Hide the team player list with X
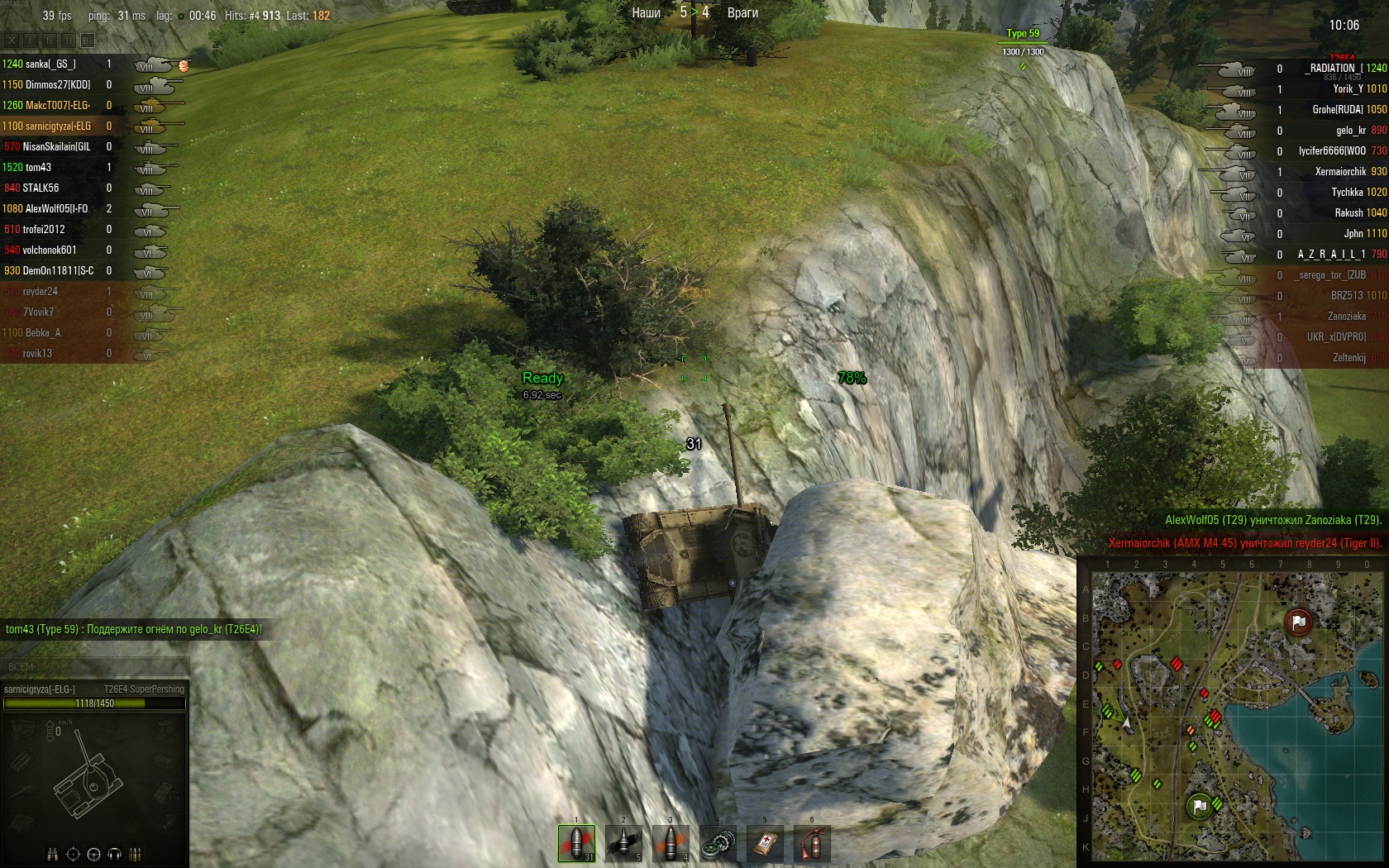 12,40
